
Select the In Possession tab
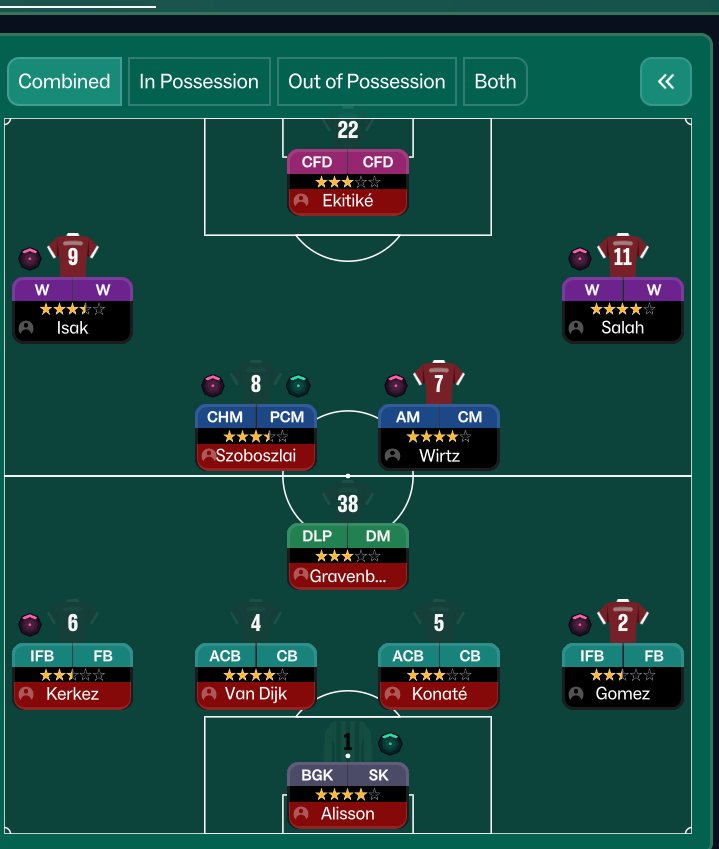click(x=199, y=82)
